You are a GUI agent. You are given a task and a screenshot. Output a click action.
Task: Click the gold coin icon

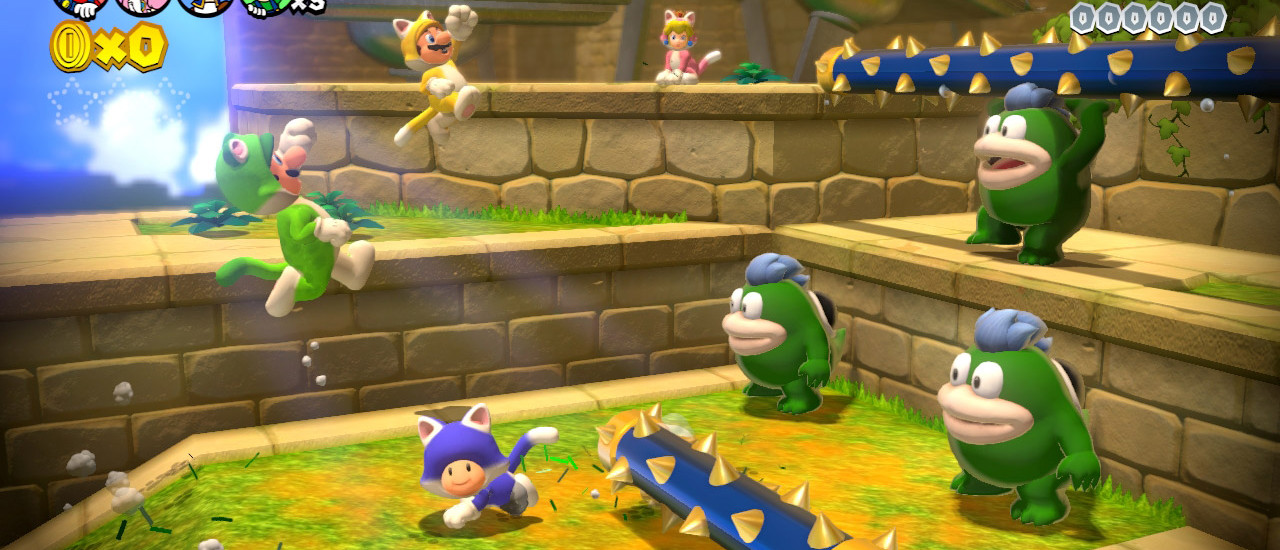[69, 46]
